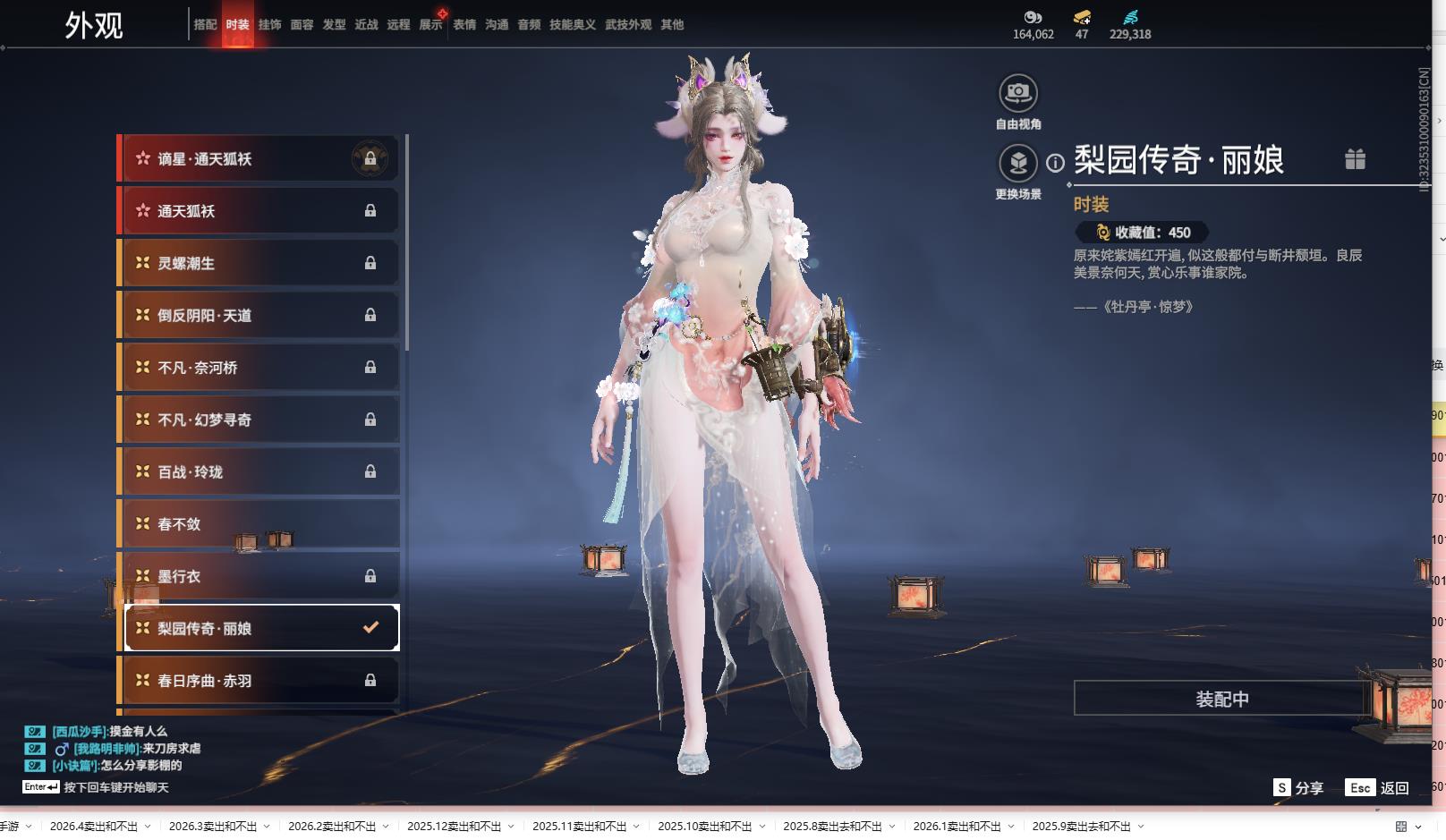Screen dimensions: 1446x840
Task: Choose the 春不敛 outfit
Action: pyautogui.click(x=259, y=524)
